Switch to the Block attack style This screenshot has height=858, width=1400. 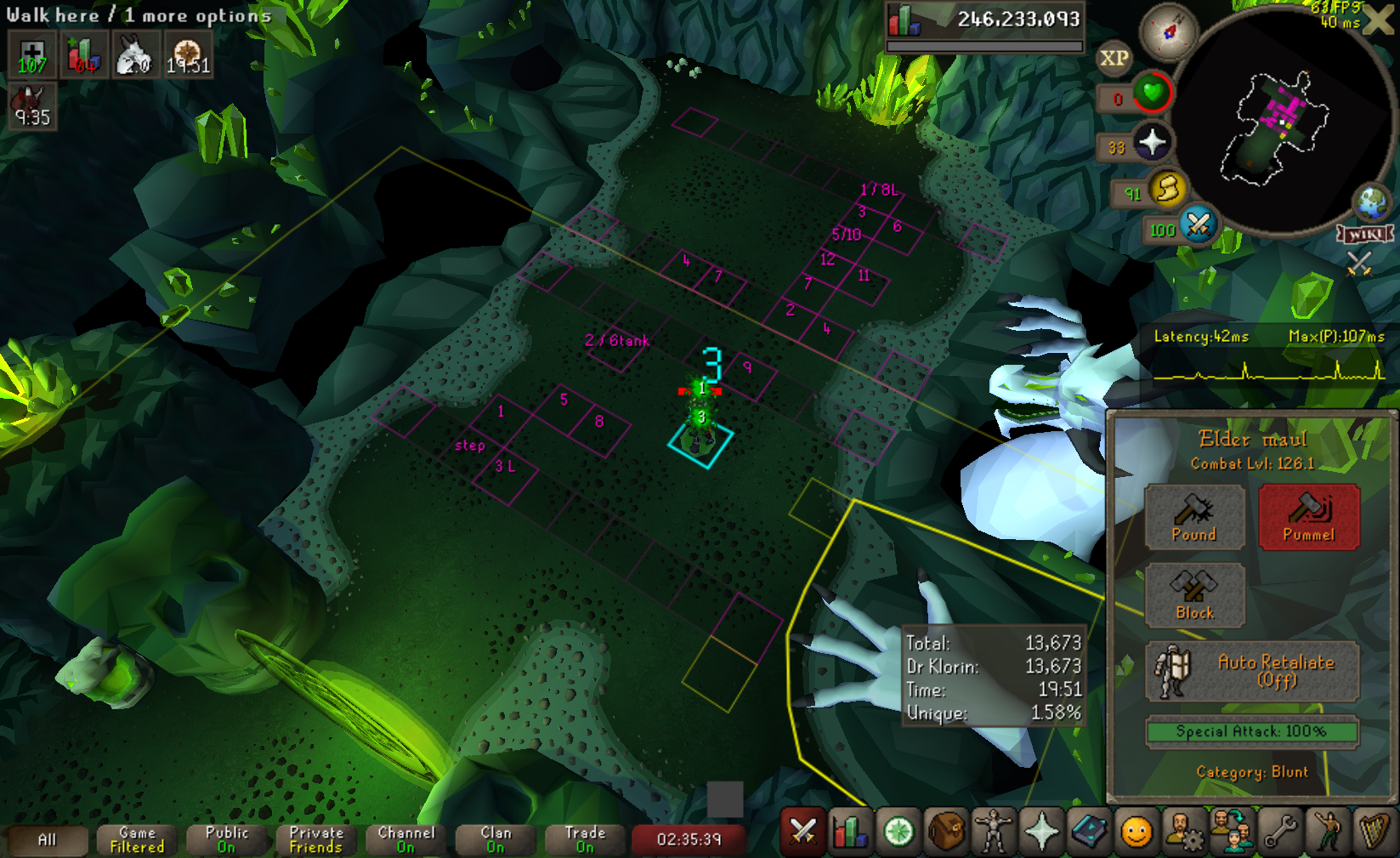point(1194,594)
